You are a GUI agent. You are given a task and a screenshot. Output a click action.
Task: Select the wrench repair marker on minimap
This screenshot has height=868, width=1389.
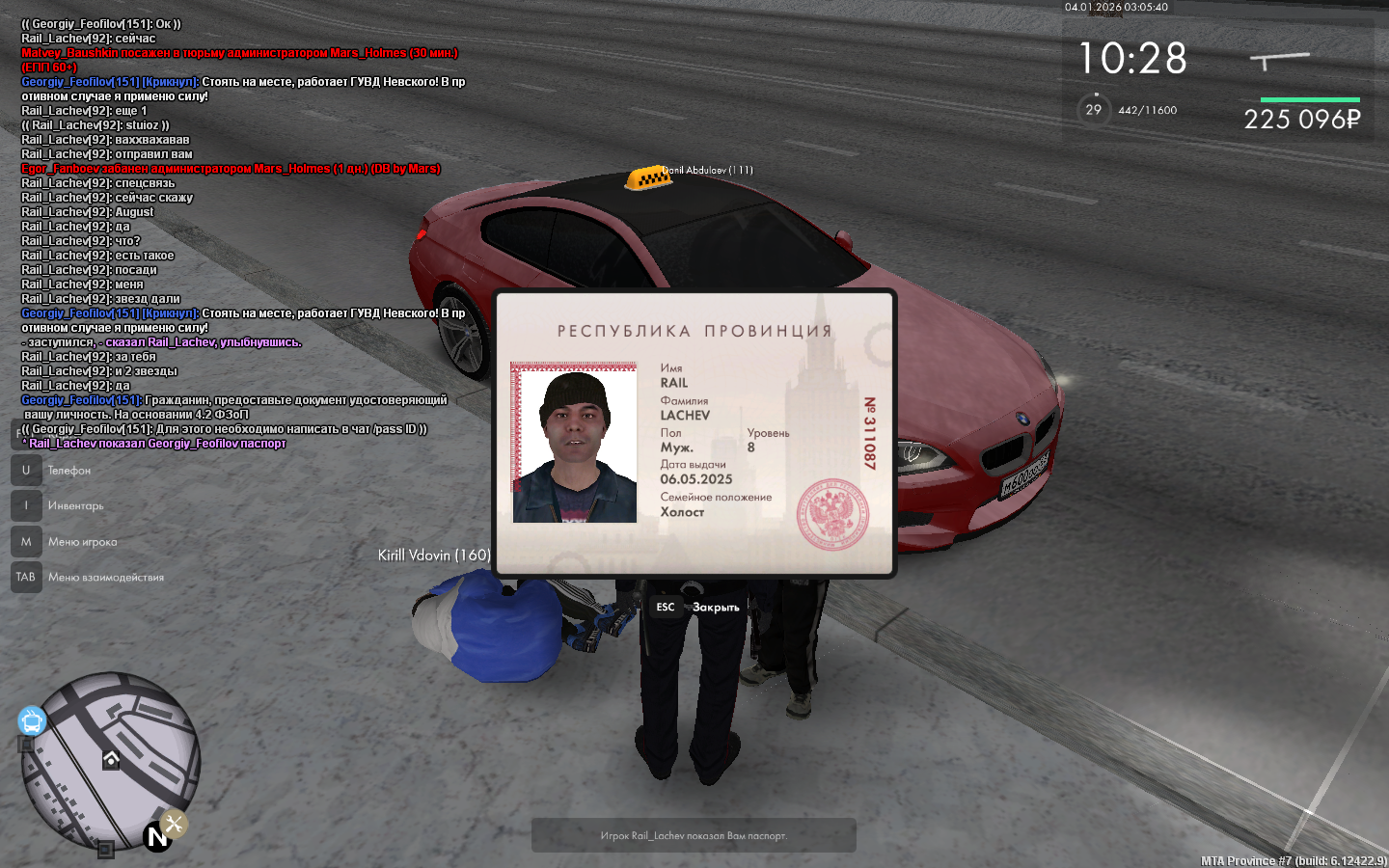pyautogui.click(x=174, y=824)
